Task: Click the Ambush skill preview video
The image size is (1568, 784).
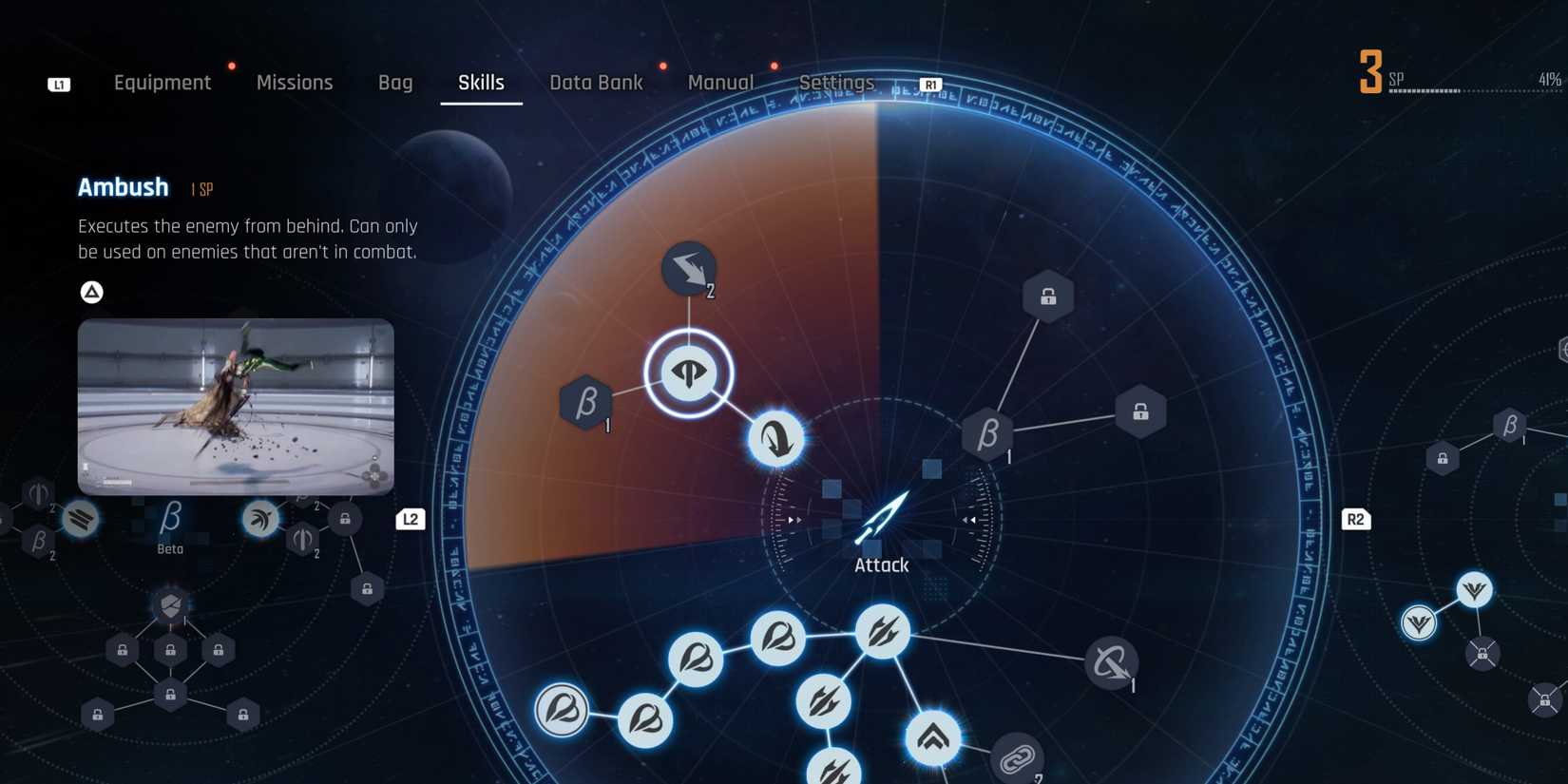Action: (236, 407)
